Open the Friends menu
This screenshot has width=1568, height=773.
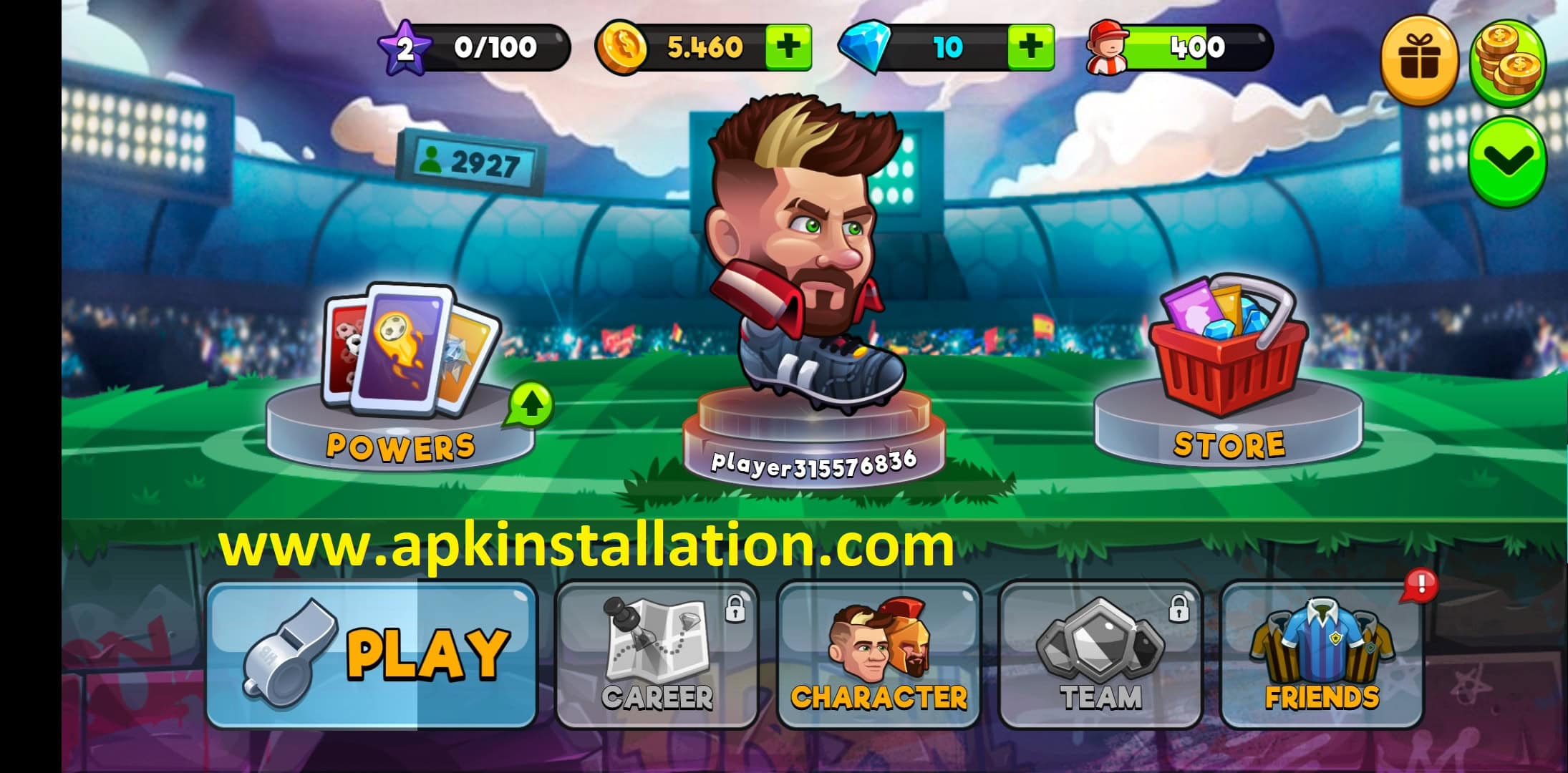tap(1322, 655)
